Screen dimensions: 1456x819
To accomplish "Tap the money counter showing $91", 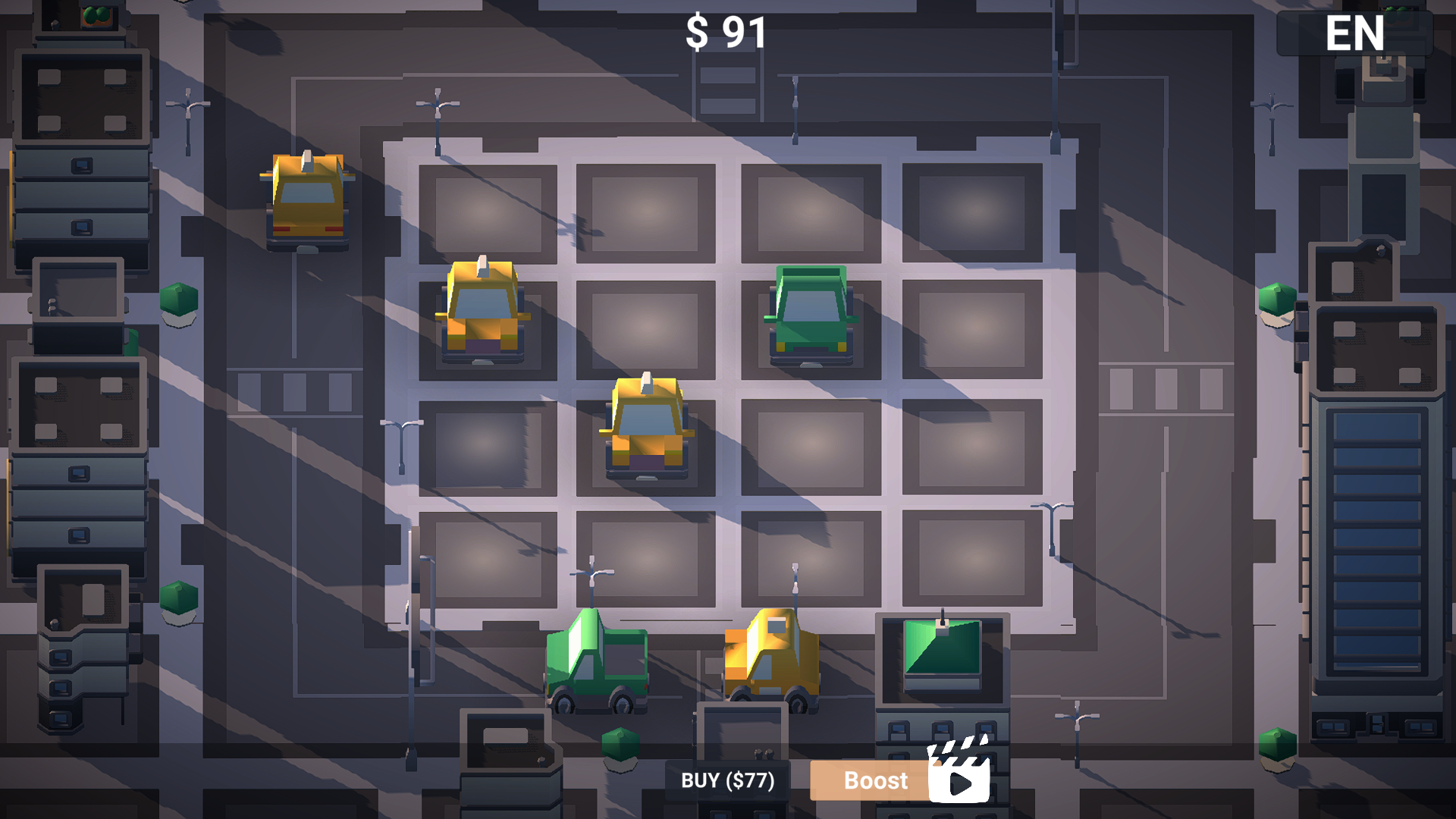I will [723, 32].
